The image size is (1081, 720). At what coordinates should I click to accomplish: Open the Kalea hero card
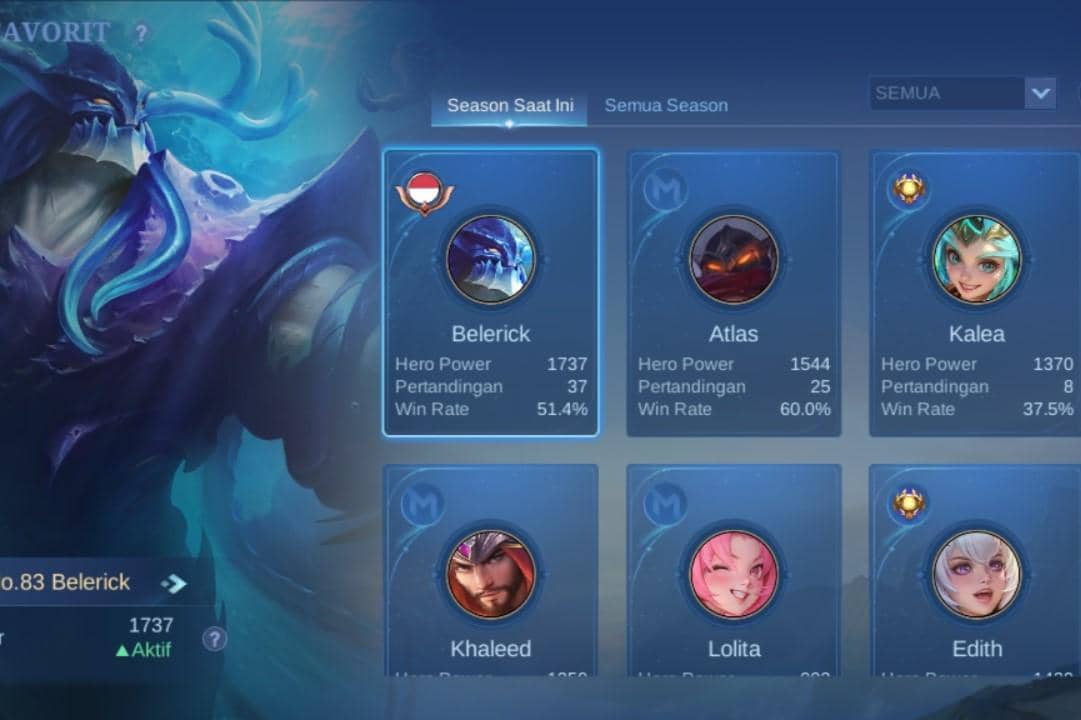click(x=975, y=294)
